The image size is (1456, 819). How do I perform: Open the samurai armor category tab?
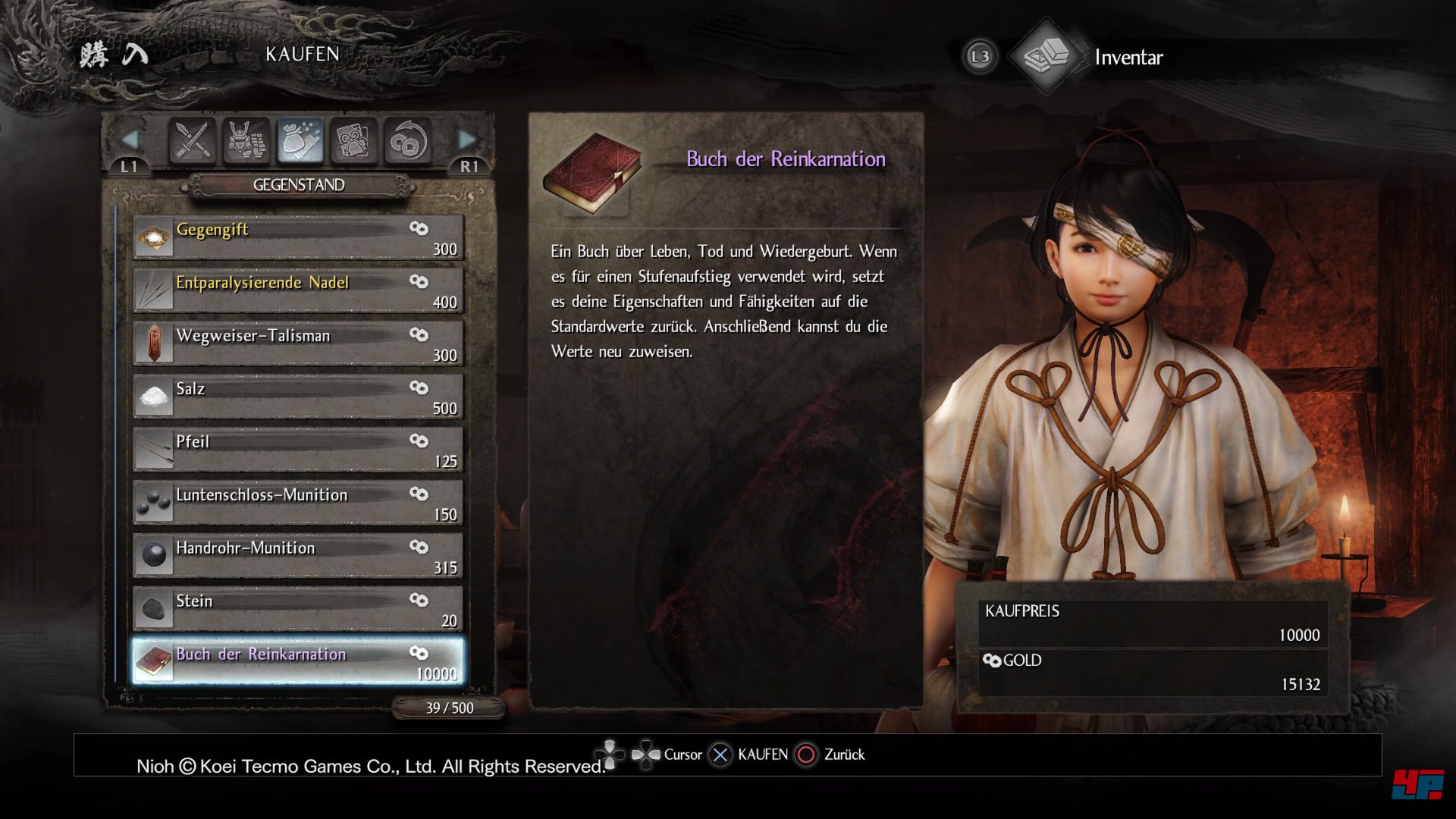pyautogui.click(x=246, y=140)
